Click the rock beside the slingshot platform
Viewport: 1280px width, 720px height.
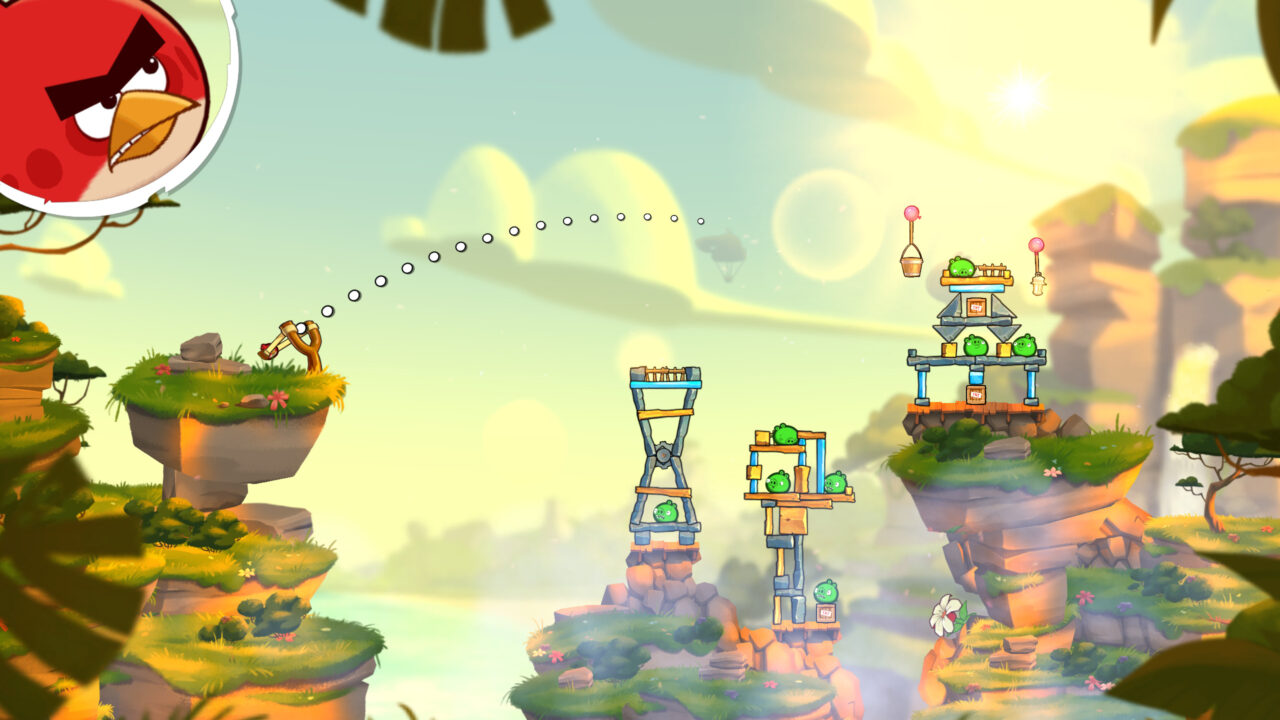(x=200, y=348)
